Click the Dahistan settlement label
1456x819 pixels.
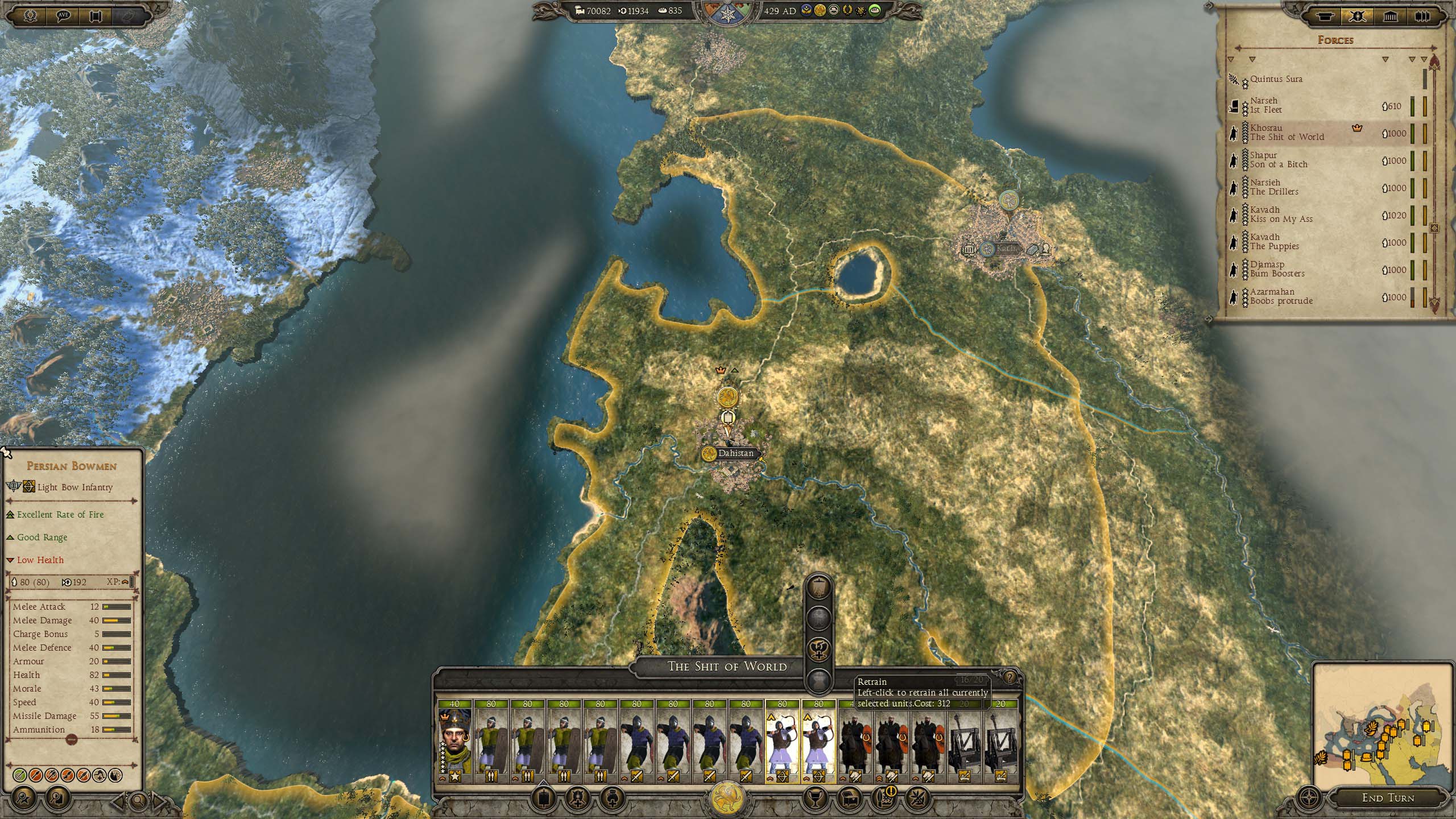pos(734,453)
